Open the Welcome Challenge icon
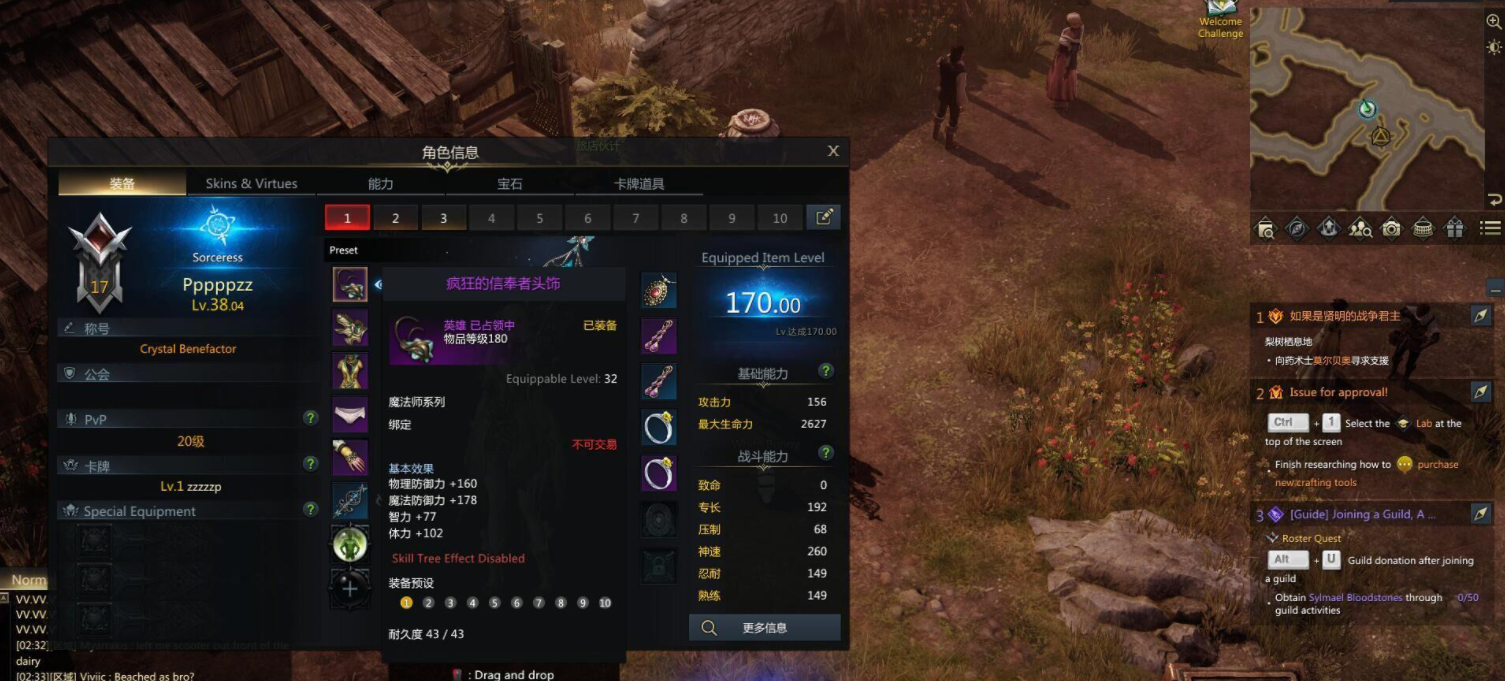1505x681 pixels. click(x=1220, y=20)
